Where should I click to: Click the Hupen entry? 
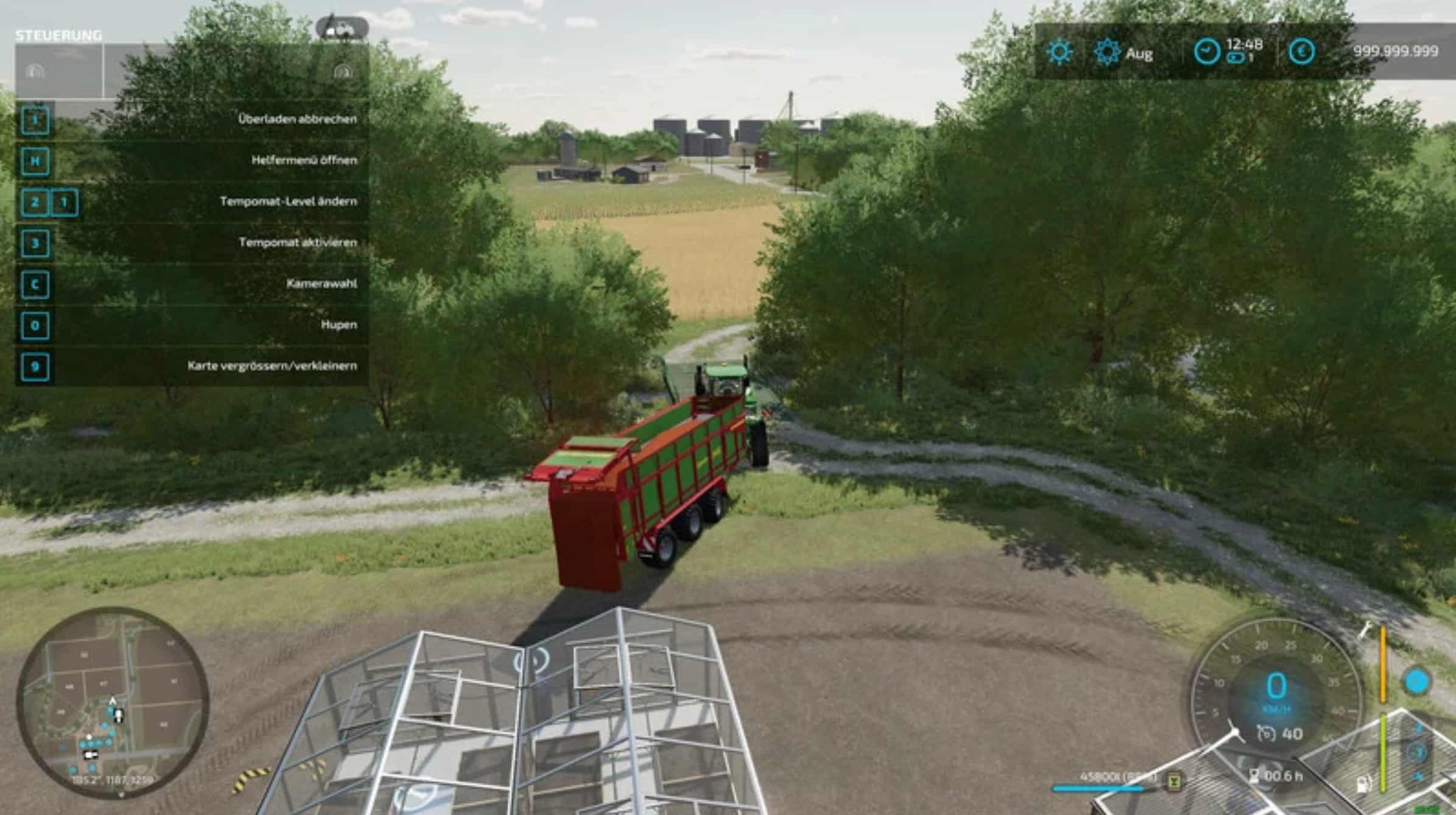click(x=339, y=325)
